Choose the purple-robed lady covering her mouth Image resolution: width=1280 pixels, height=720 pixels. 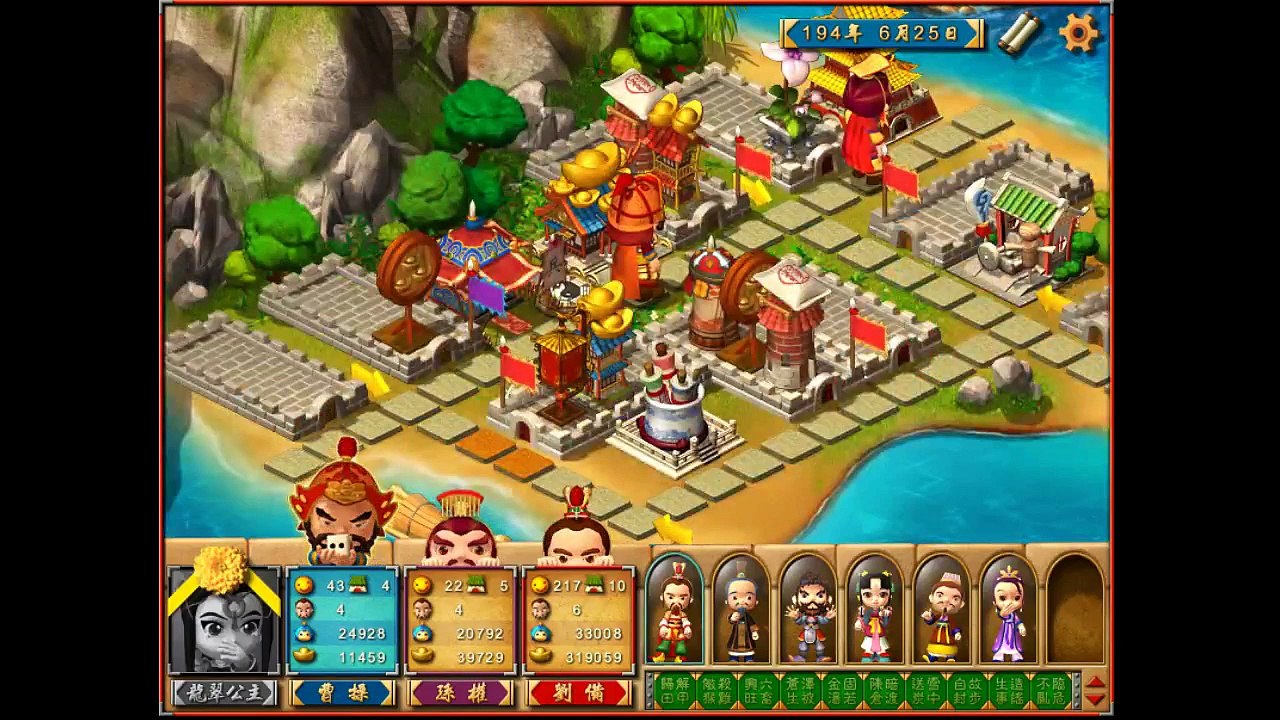[1008, 608]
